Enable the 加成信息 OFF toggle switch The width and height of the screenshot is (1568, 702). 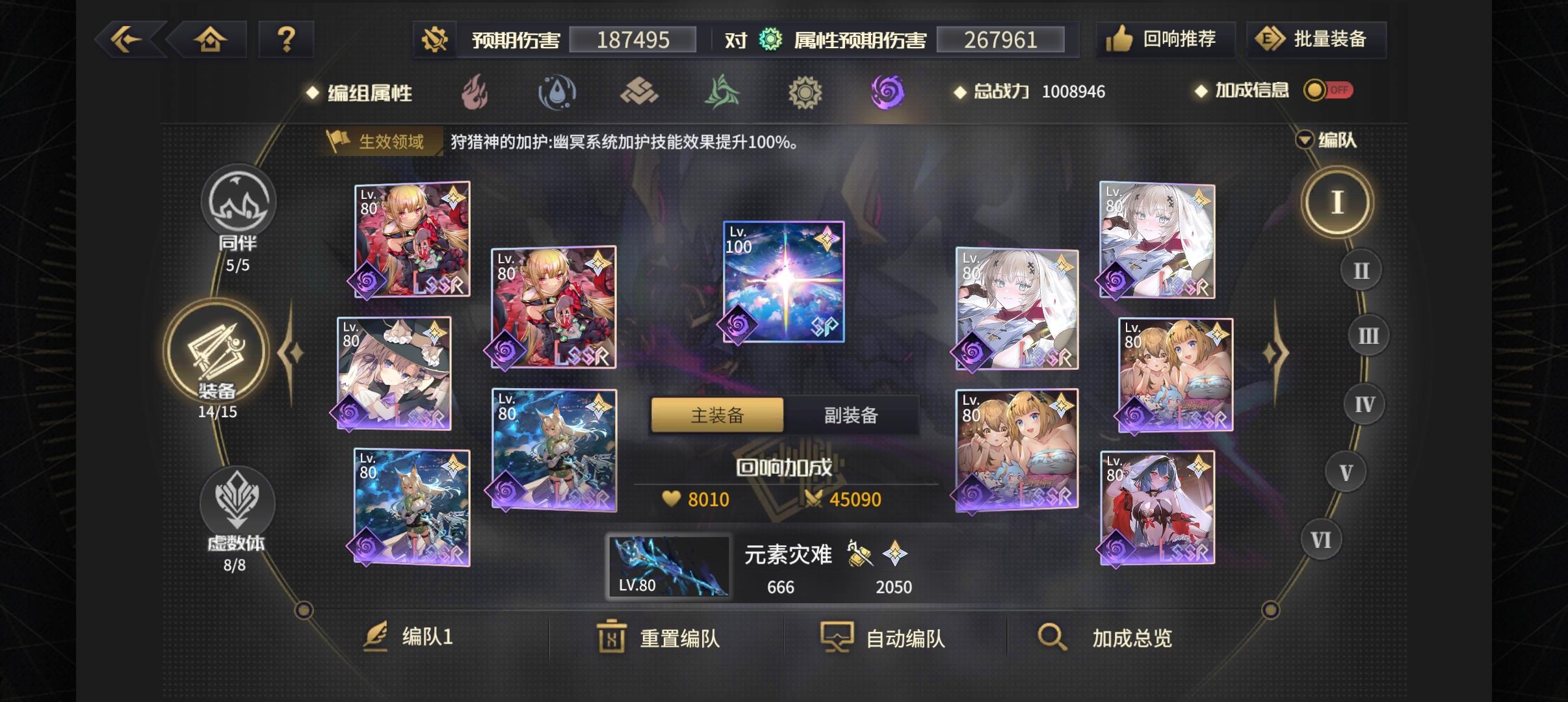[1330, 90]
